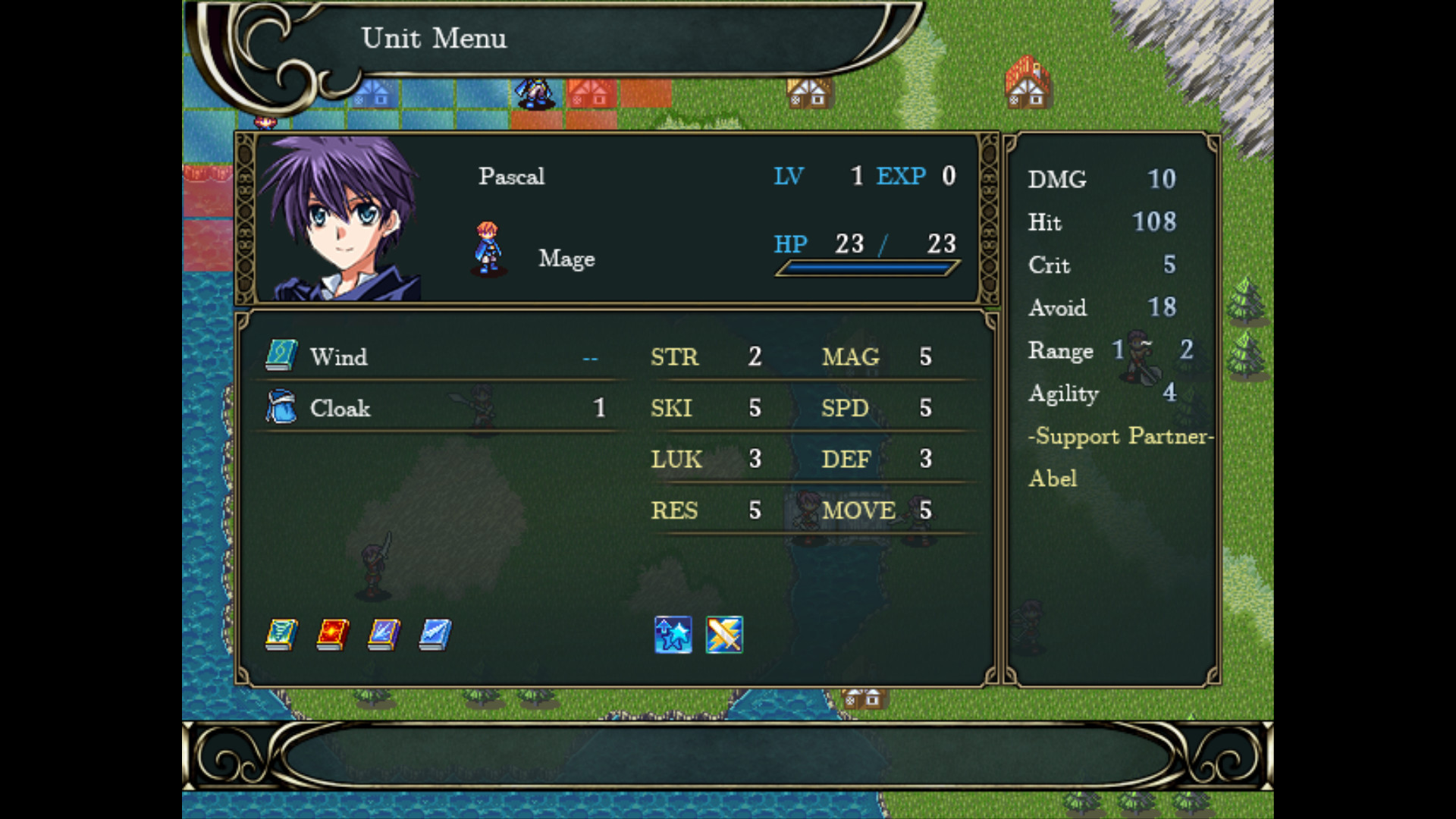The width and height of the screenshot is (1456, 819).
Task: Inspect the sword and lightning skill icon
Action: pos(724,635)
